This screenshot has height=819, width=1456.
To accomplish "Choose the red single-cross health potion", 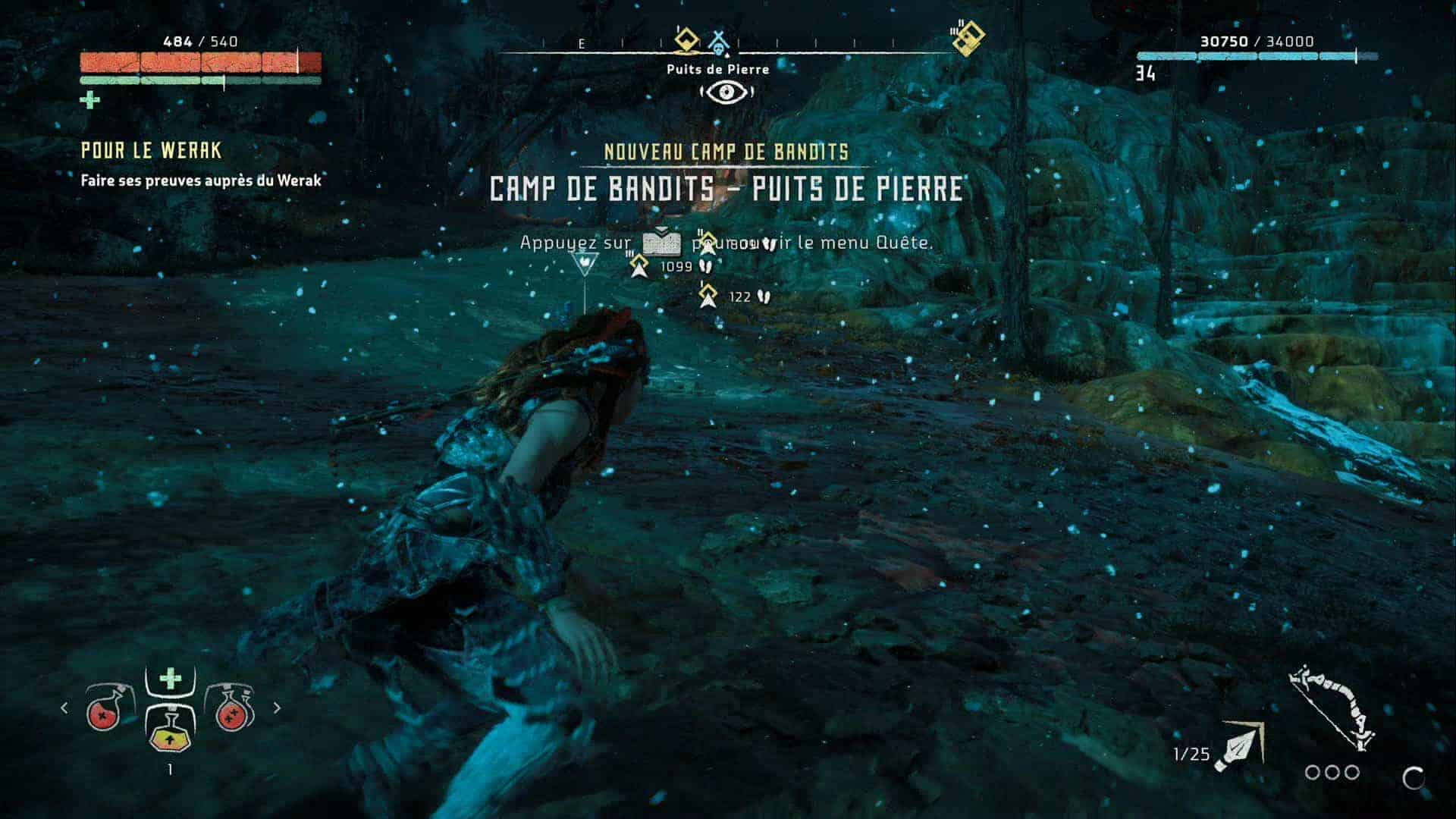I will click(x=106, y=708).
